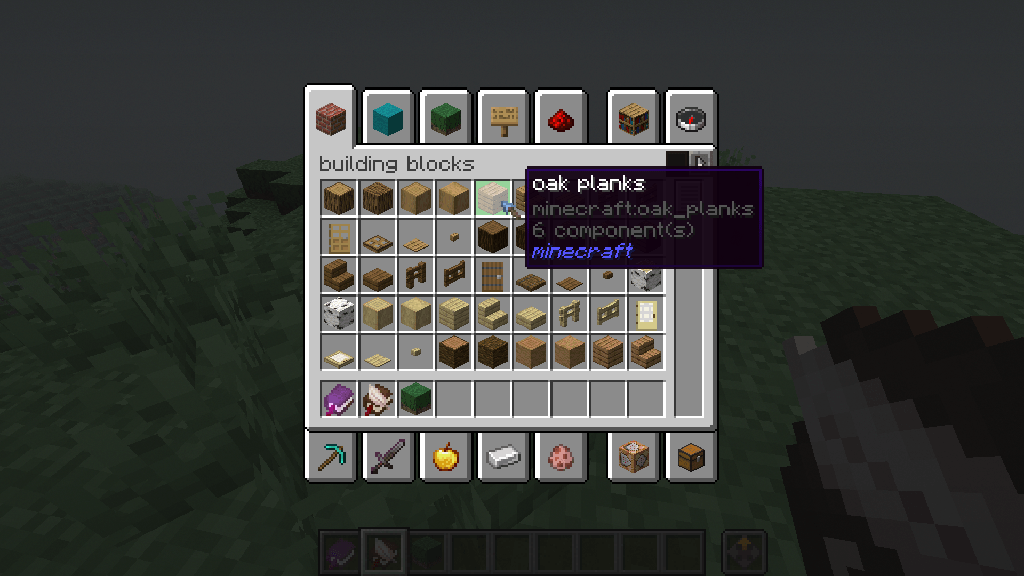Select the enchanted purple book in hotbar
Viewport: 1024px width, 576px height.
pos(339,399)
